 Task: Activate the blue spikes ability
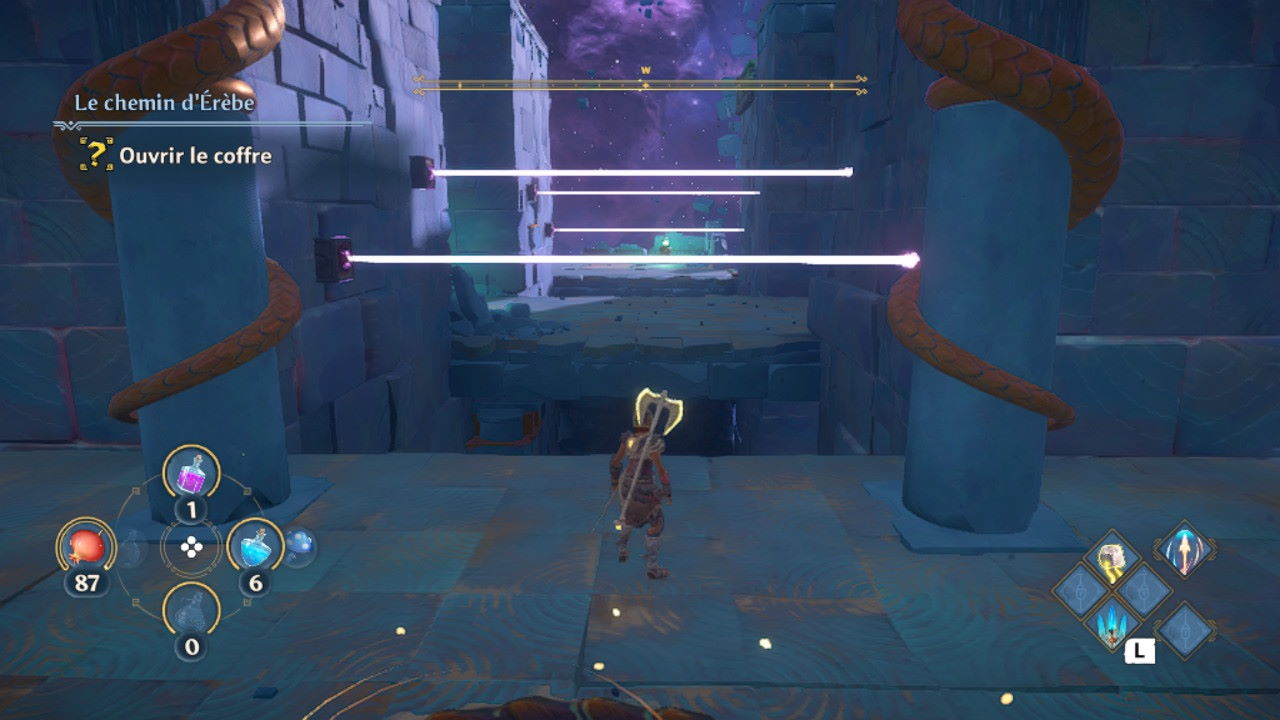pyautogui.click(x=1113, y=624)
